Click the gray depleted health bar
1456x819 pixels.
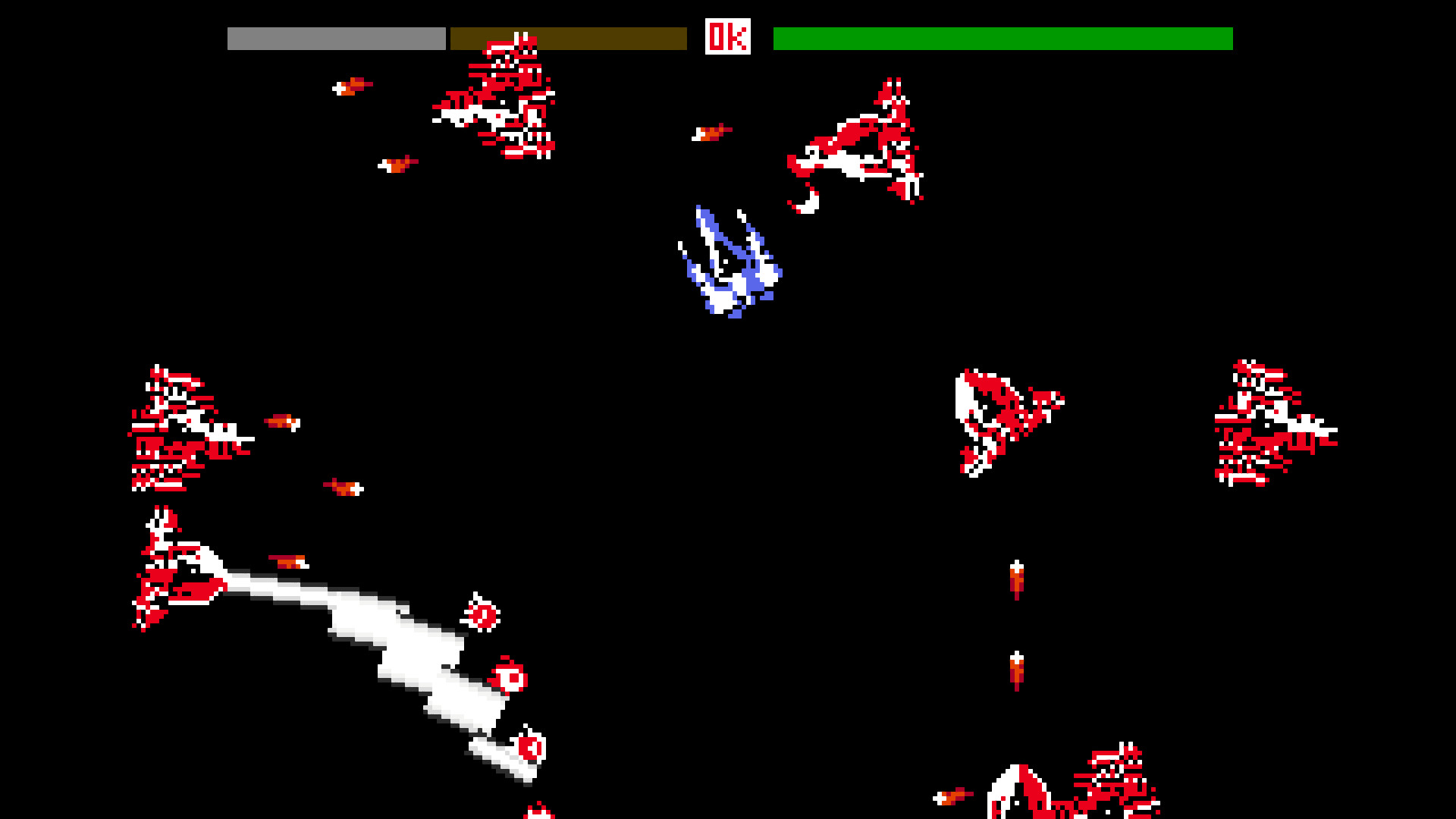tap(336, 35)
